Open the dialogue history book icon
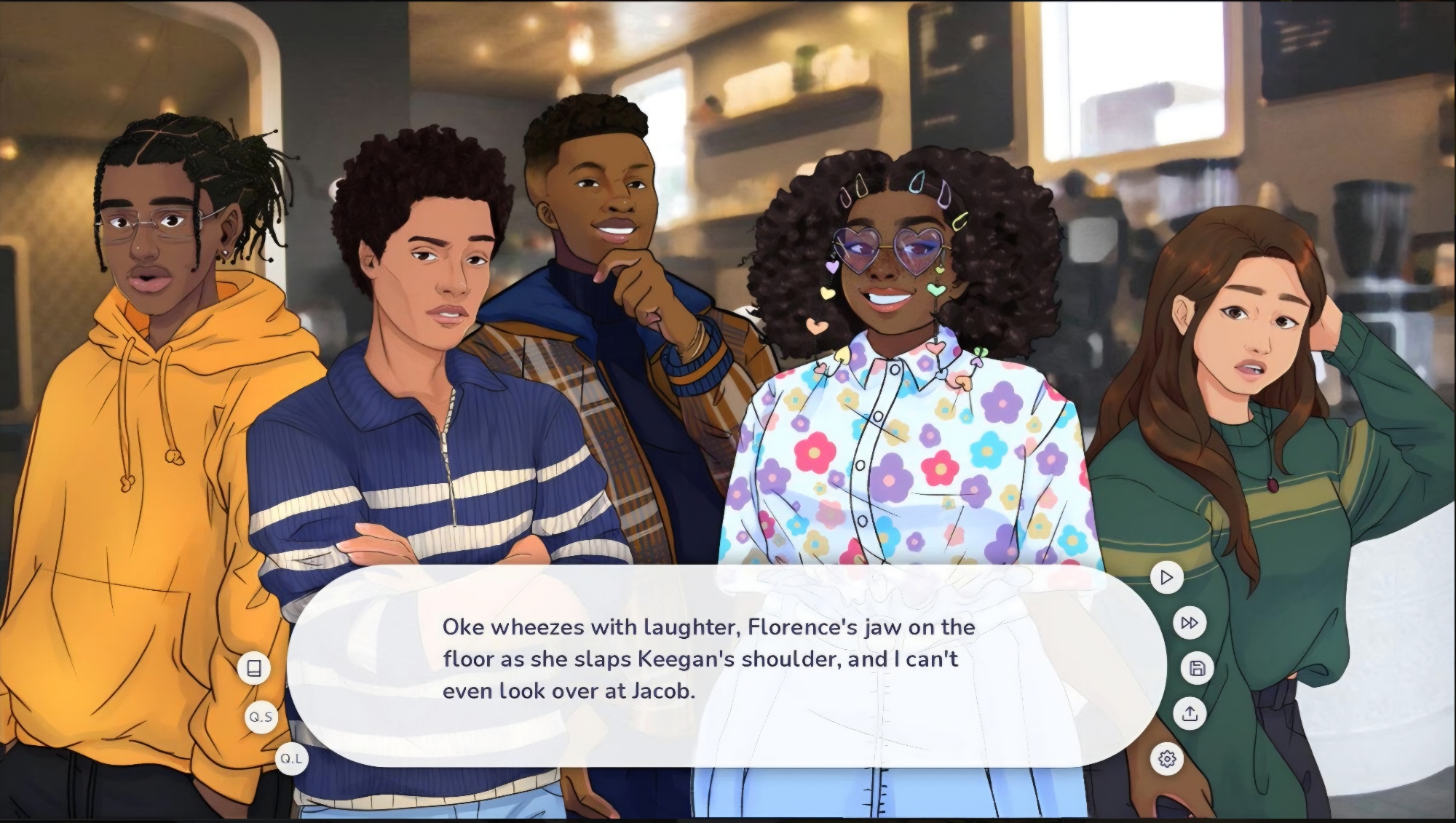Screen dimensions: 1456x823 tap(254, 668)
